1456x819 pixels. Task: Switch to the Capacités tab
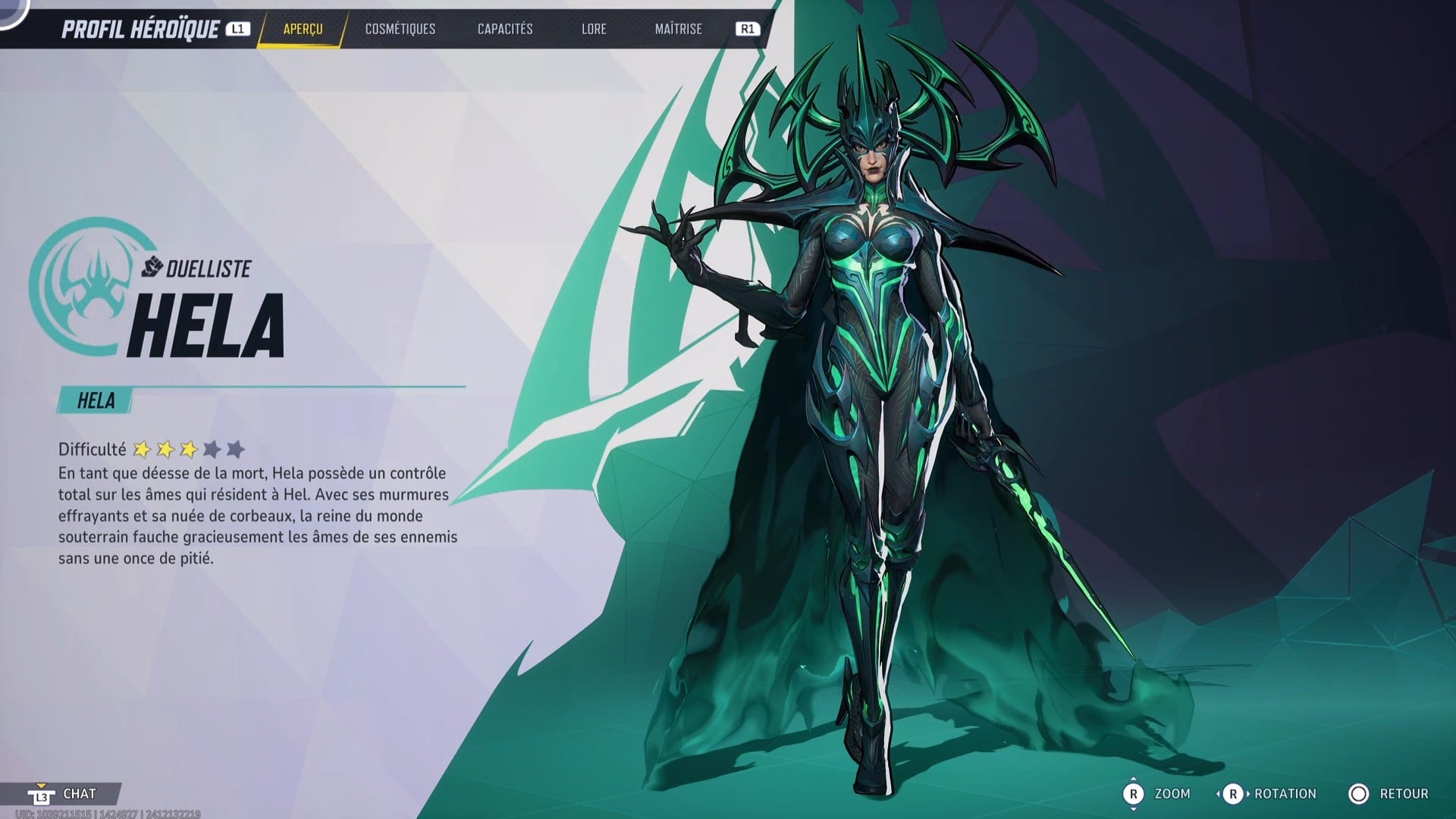(504, 30)
